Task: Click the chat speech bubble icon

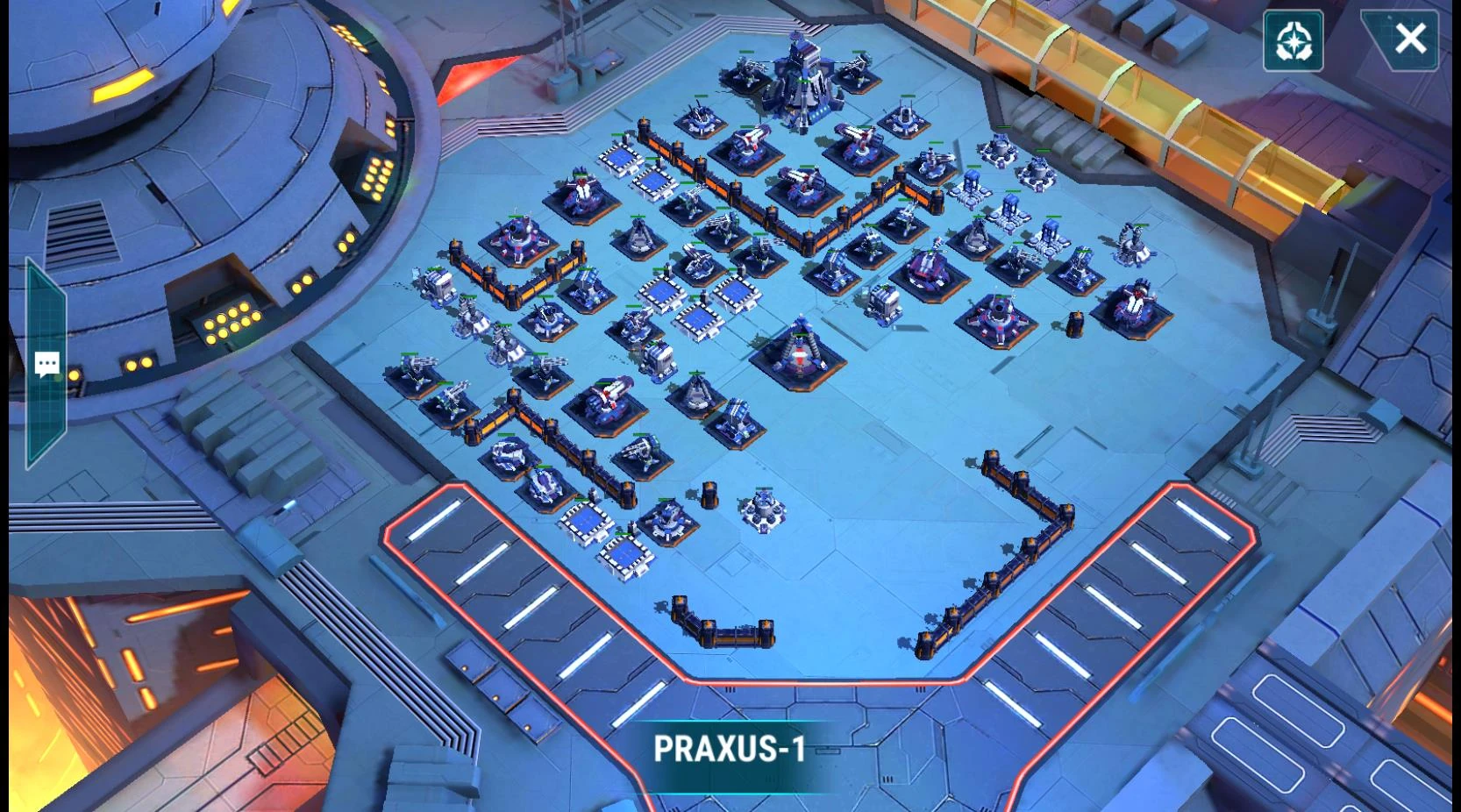Action: click(x=47, y=362)
